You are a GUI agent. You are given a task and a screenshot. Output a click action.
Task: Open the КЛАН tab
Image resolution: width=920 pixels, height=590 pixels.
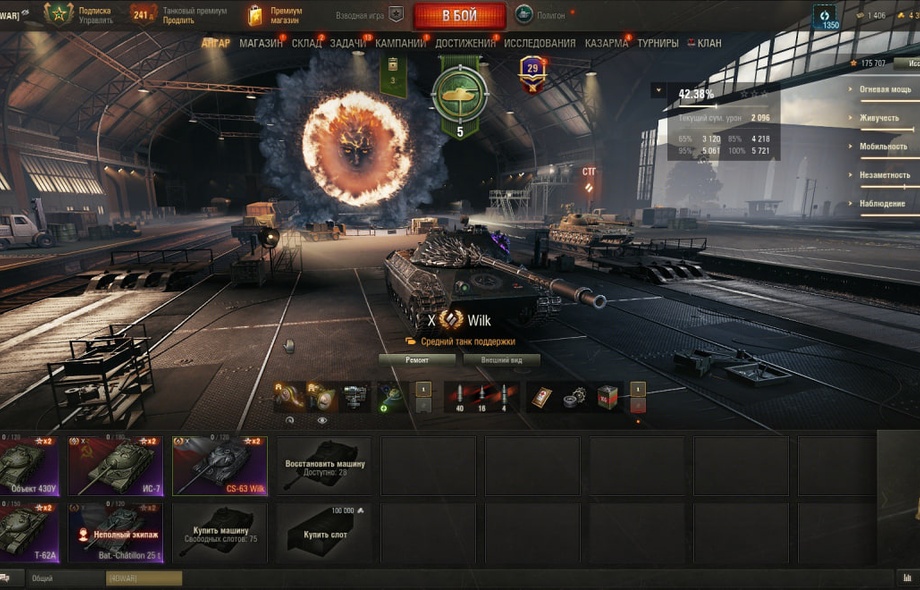click(709, 44)
